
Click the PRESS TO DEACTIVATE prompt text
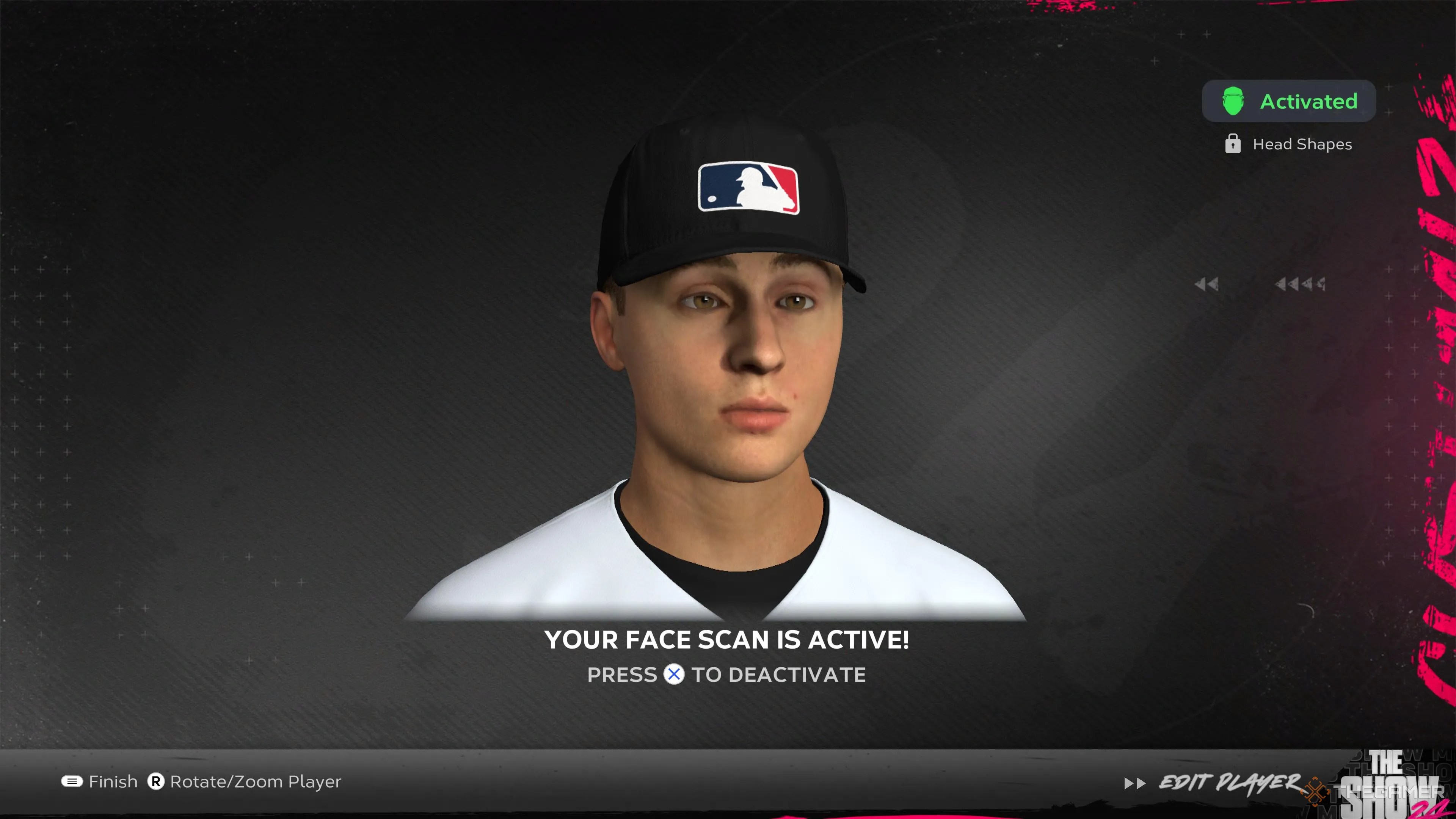click(x=726, y=675)
